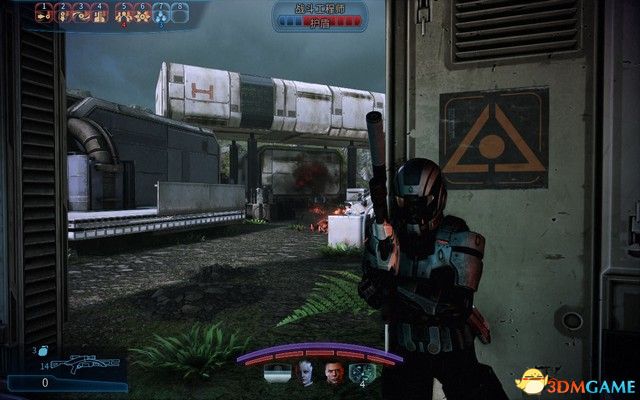Activate the power in hotbar slot 5
The height and width of the screenshot is (400, 640).
122,15
